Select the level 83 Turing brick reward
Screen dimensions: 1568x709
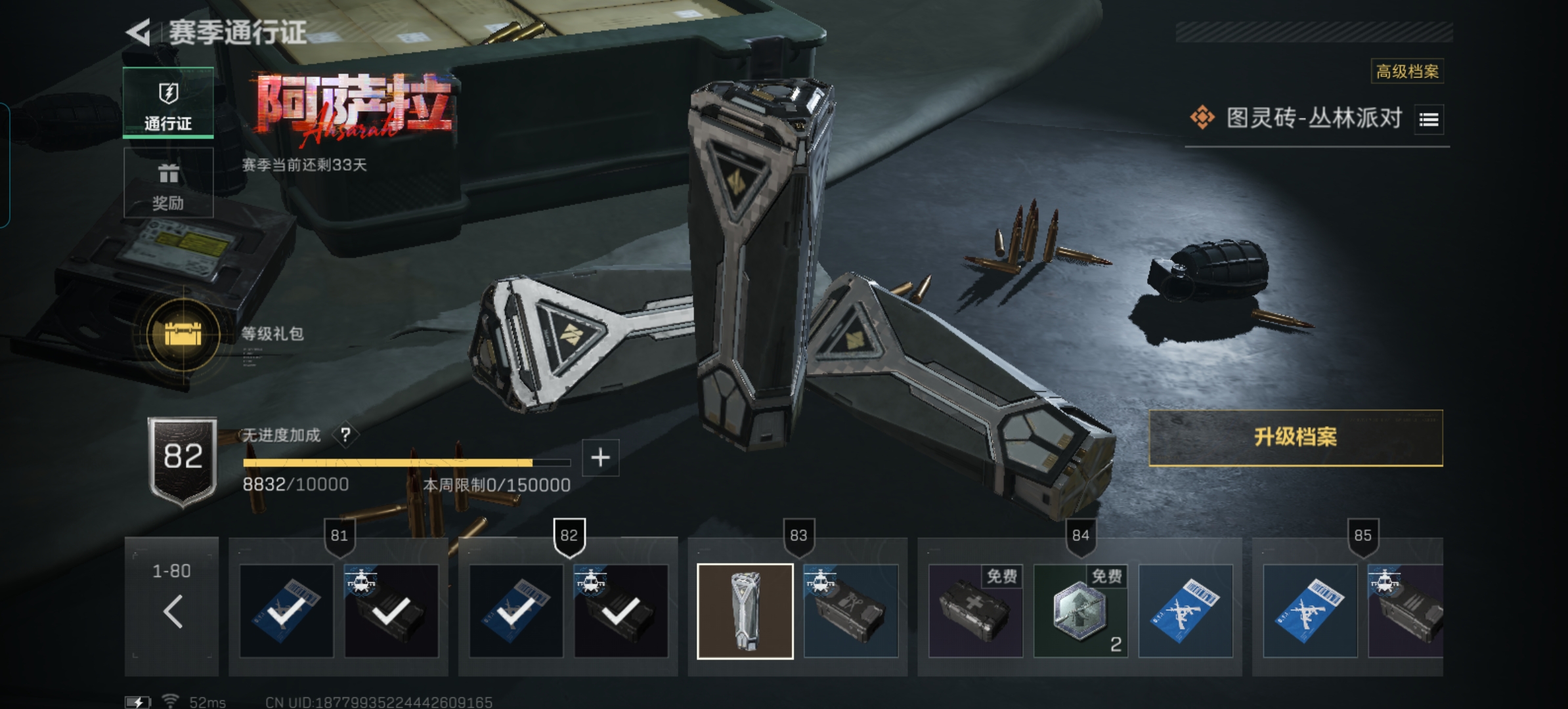[745, 611]
